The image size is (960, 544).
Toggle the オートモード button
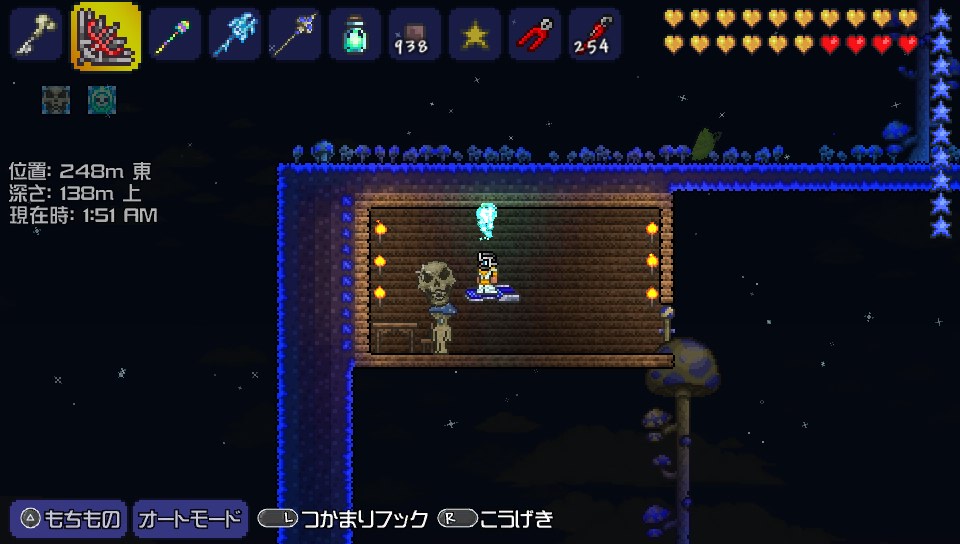[190, 519]
